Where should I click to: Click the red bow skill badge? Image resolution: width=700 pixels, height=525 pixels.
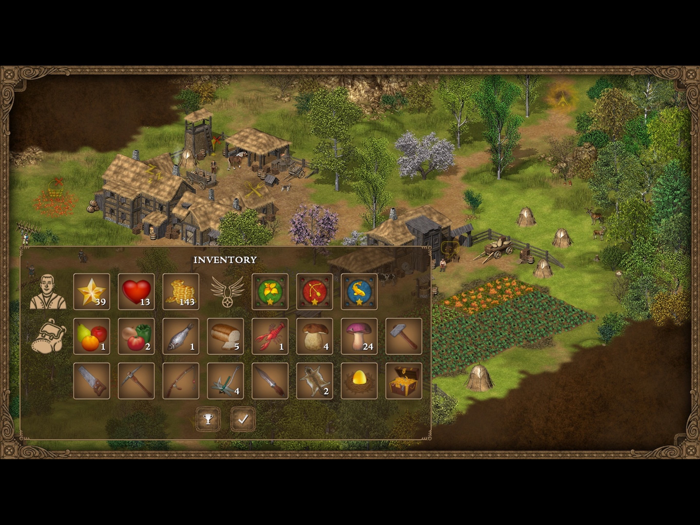[x=315, y=292]
